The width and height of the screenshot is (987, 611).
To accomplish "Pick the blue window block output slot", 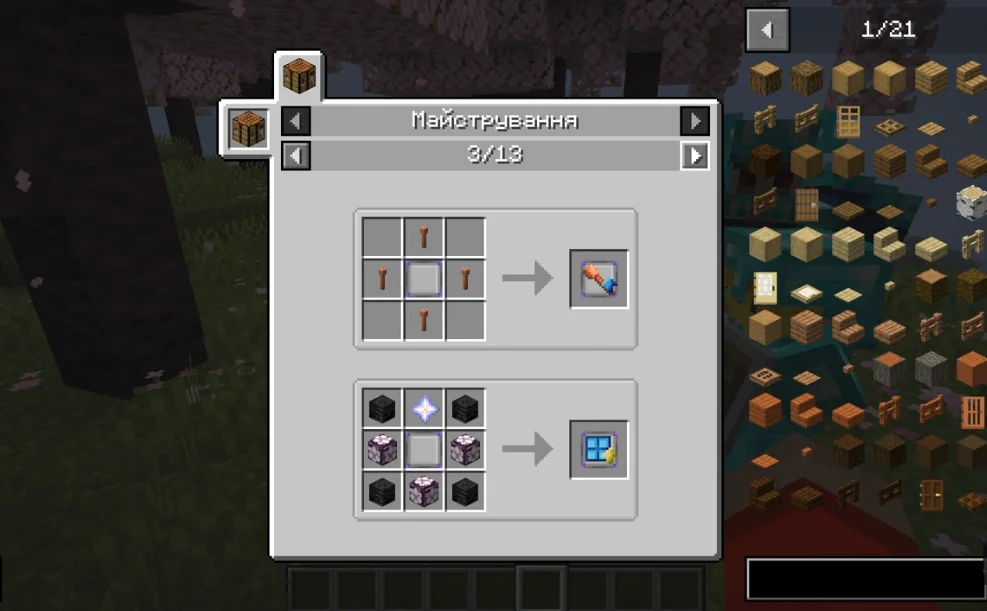I will point(599,449).
